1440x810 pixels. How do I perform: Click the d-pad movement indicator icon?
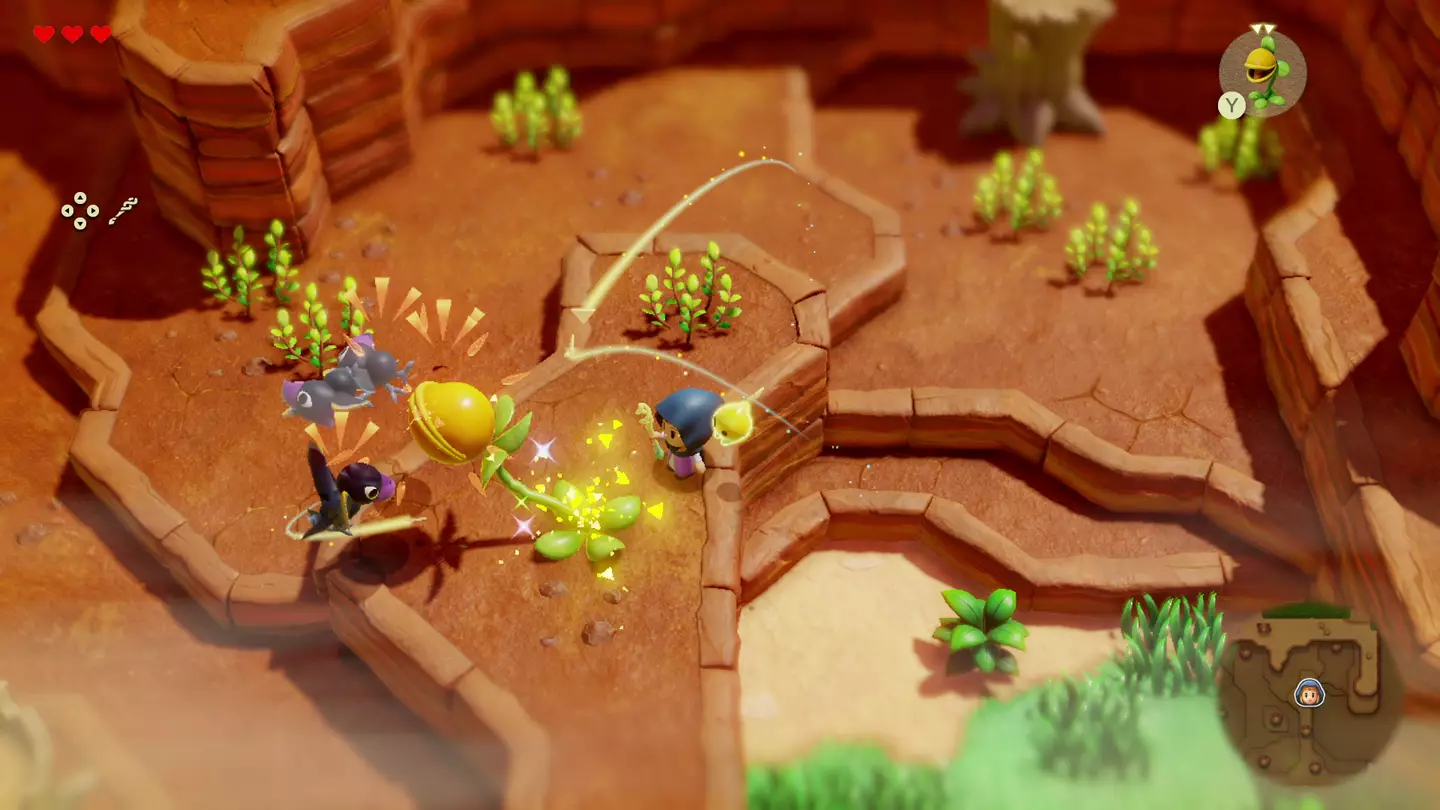pyautogui.click(x=80, y=211)
